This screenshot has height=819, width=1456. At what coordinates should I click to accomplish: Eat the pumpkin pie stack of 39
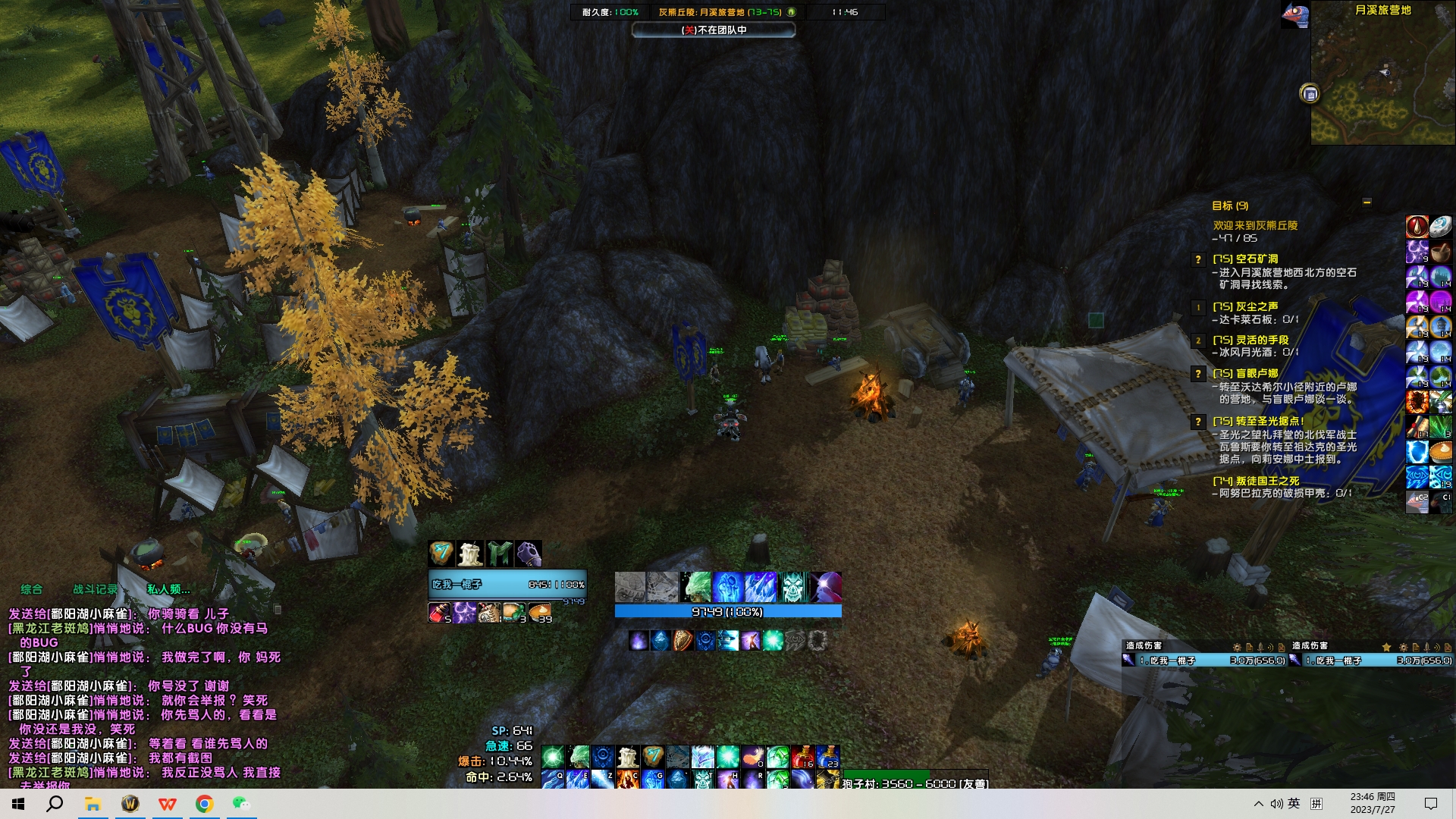click(x=539, y=613)
